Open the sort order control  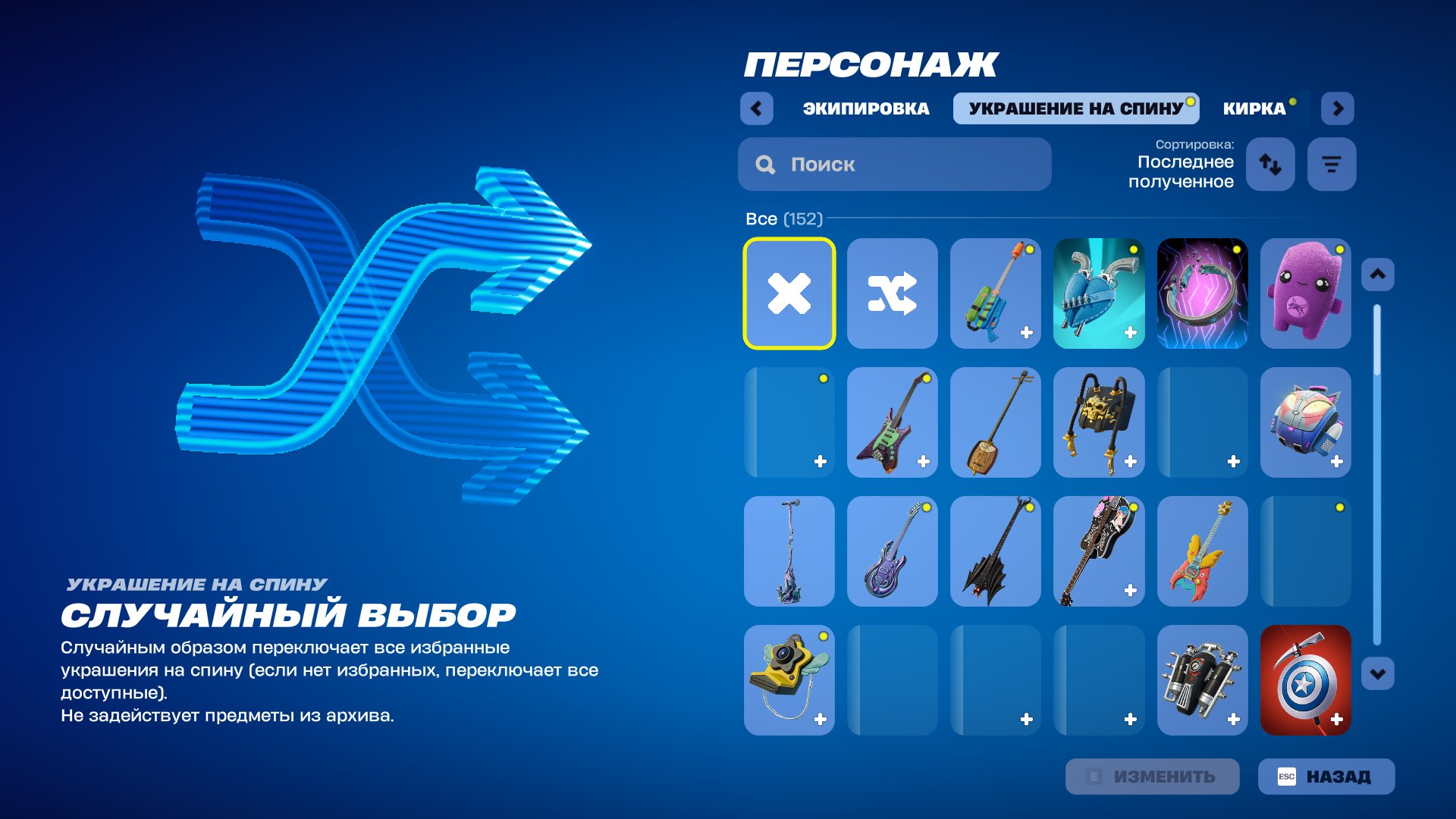1269,164
